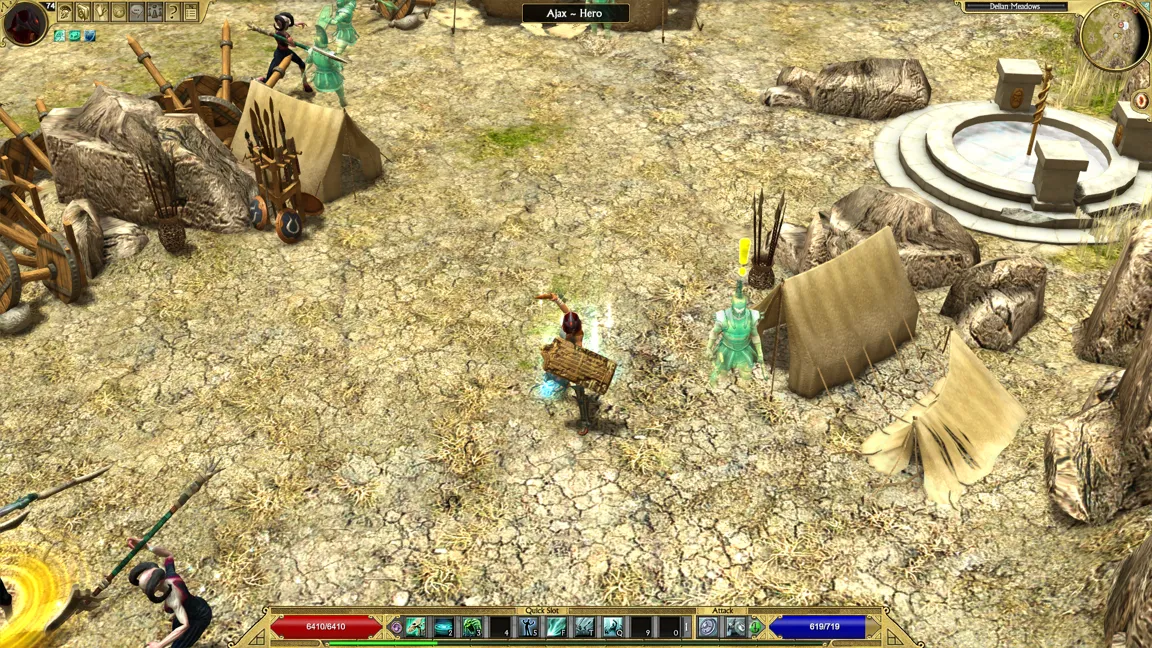Activate the skill bound to T
1152x648 pixels.
584,627
